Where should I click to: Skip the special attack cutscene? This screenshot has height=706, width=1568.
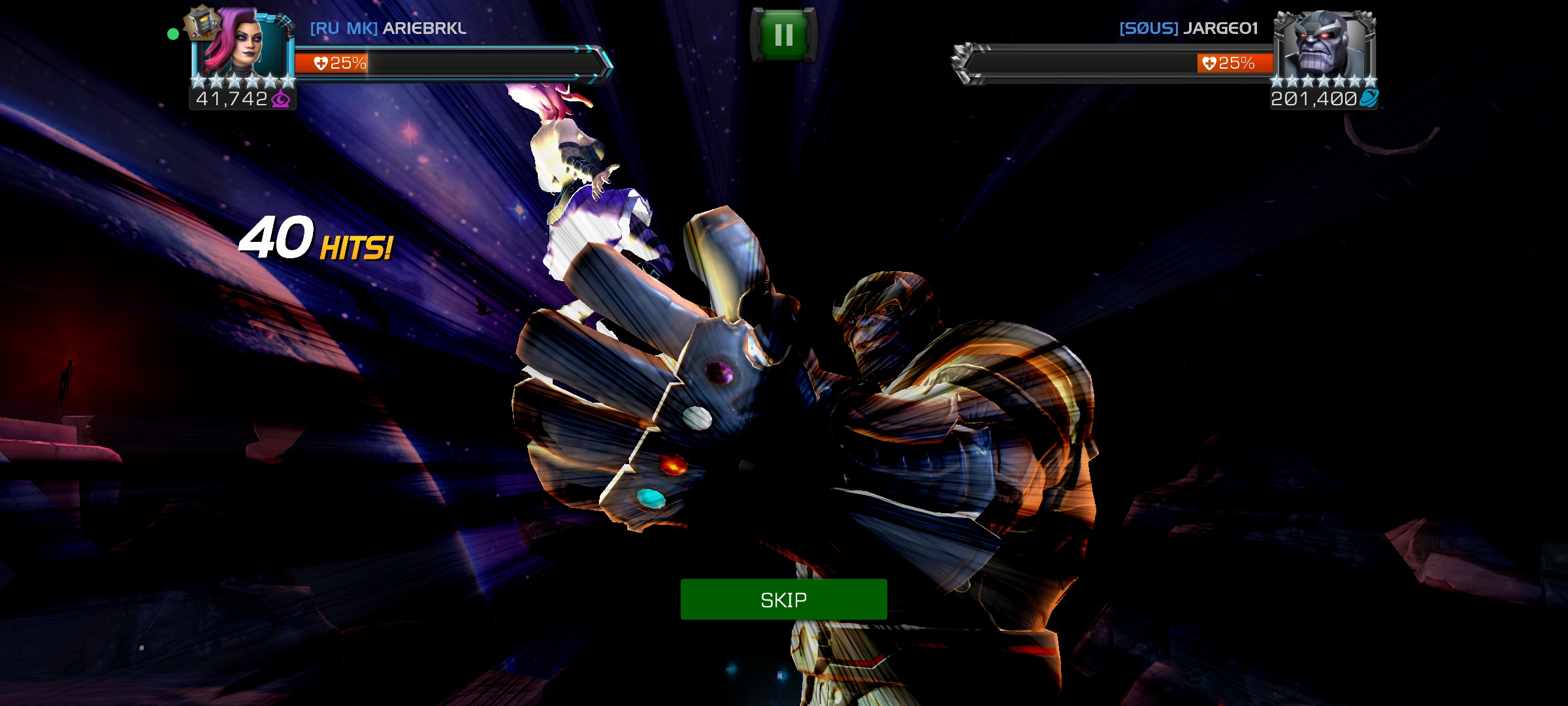[783, 599]
